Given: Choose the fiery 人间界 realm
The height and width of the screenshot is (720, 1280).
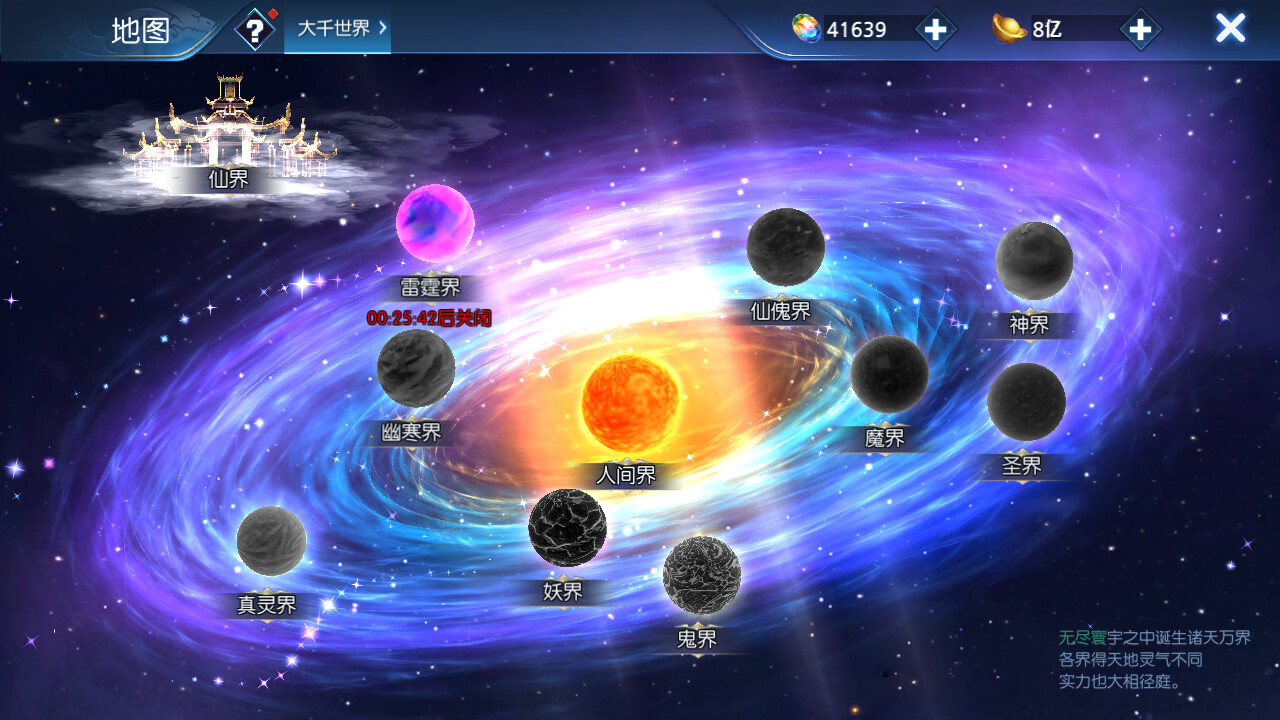Looking at the screenshot, I should 630,403.
